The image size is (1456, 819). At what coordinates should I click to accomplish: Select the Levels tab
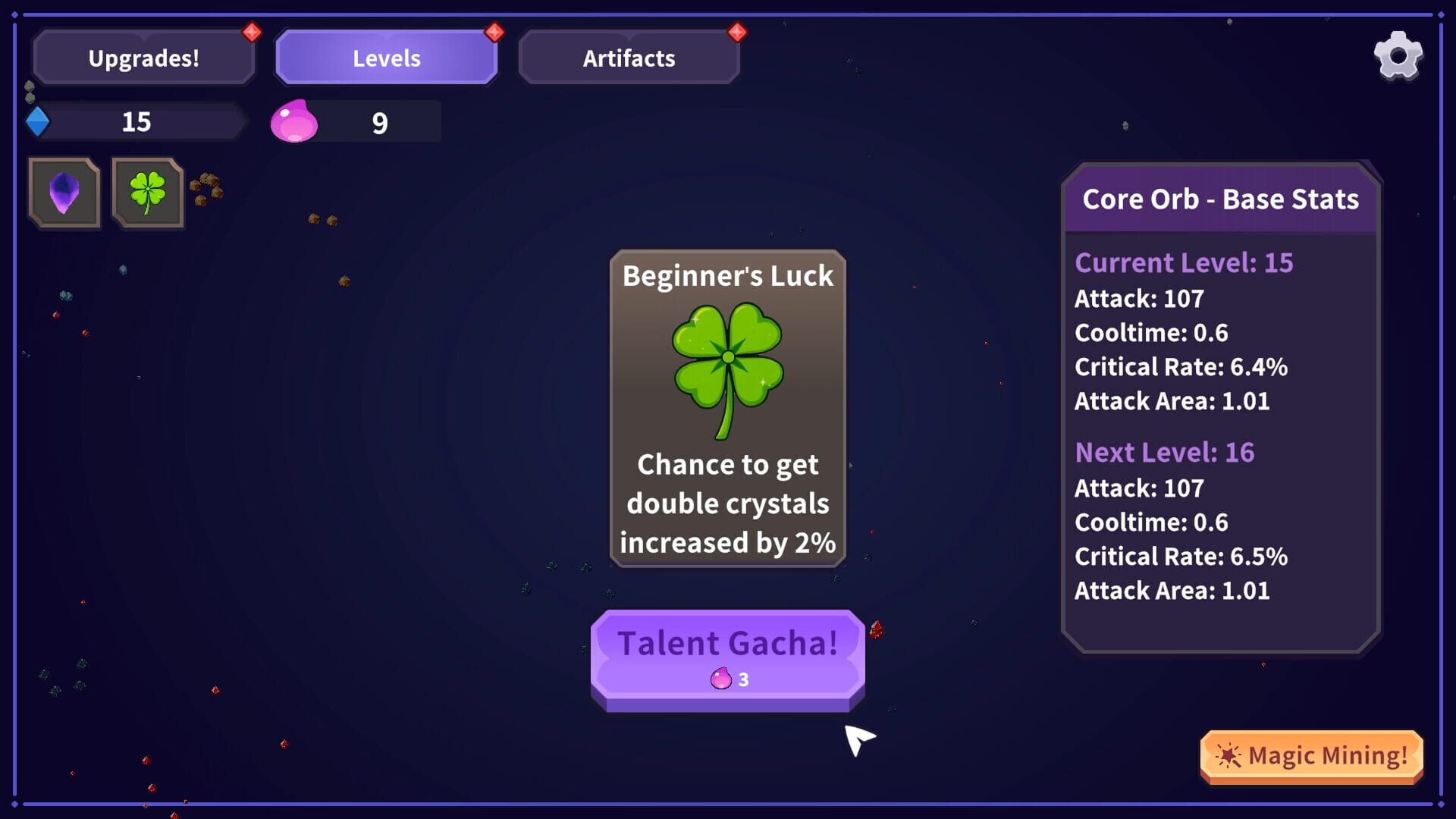[x=386, y=57]
